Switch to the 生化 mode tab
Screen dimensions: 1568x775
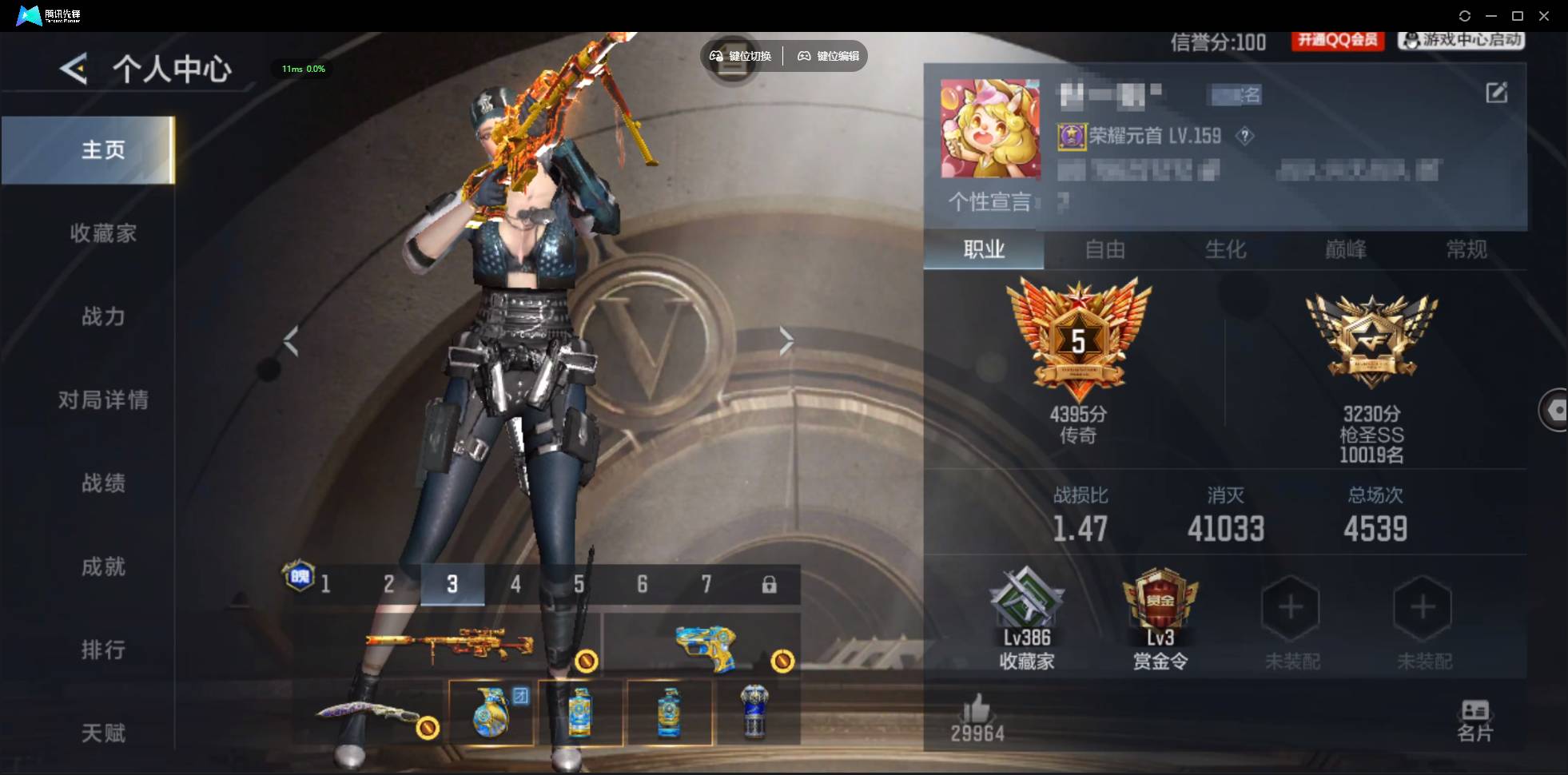coord(1225,250)
